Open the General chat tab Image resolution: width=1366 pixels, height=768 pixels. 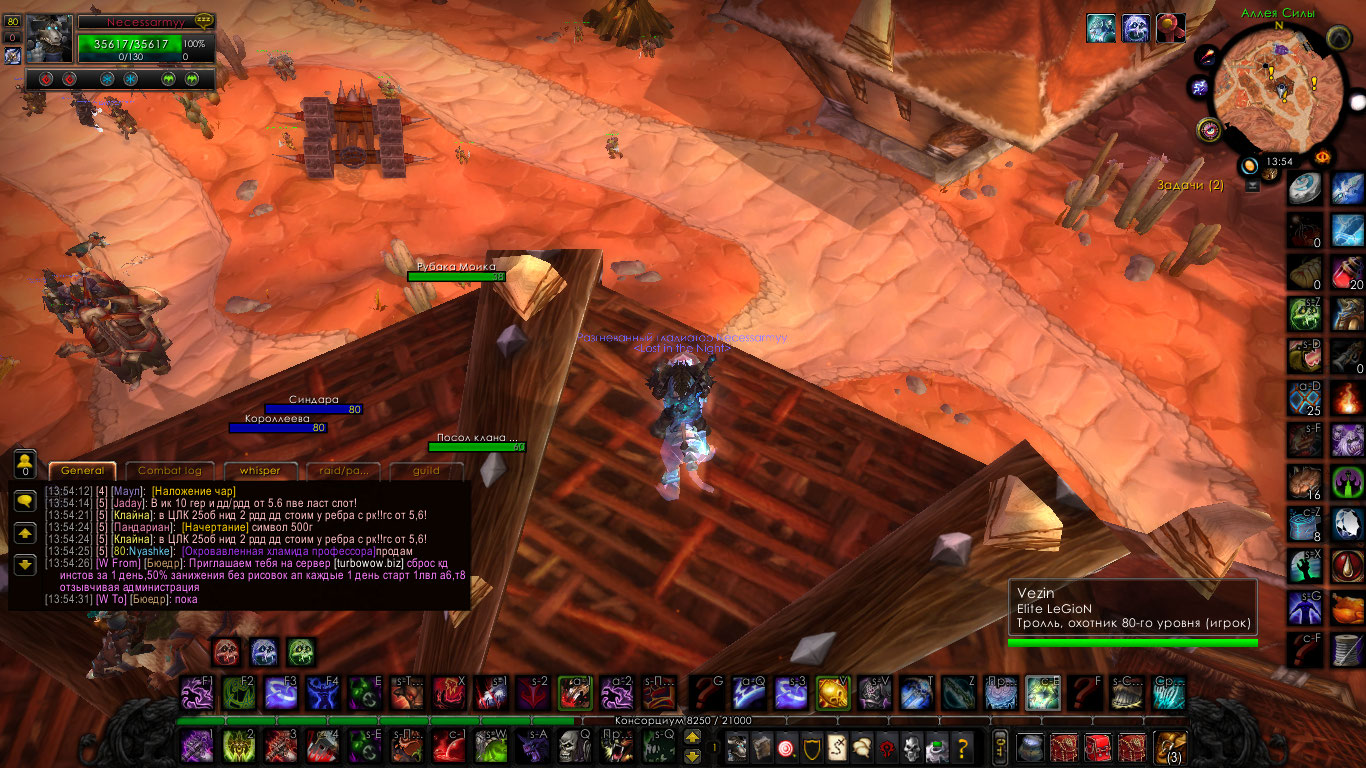coord(82,471)
